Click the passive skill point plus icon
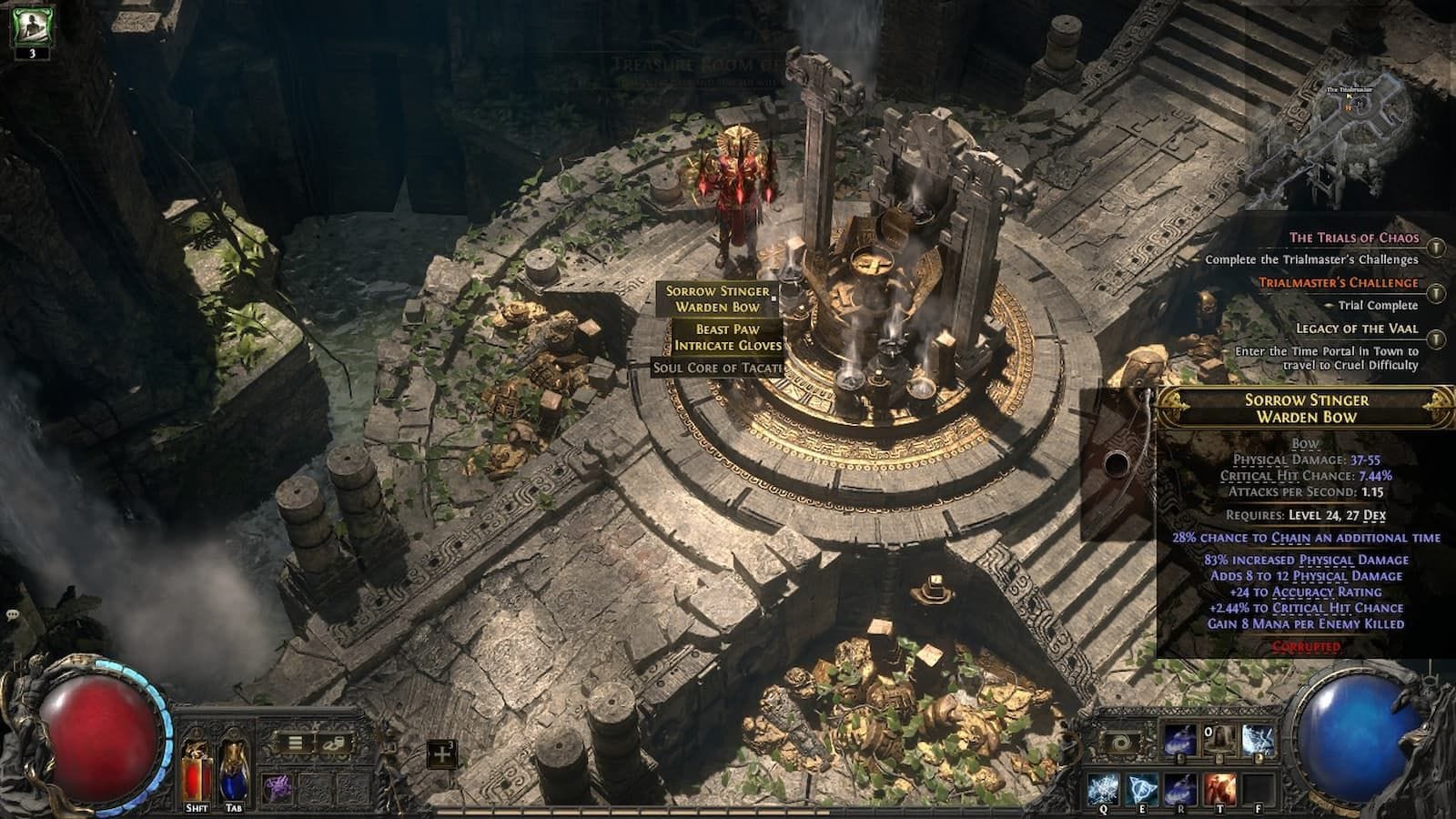This screenshot has width=1456, height=819. point(442,753)
